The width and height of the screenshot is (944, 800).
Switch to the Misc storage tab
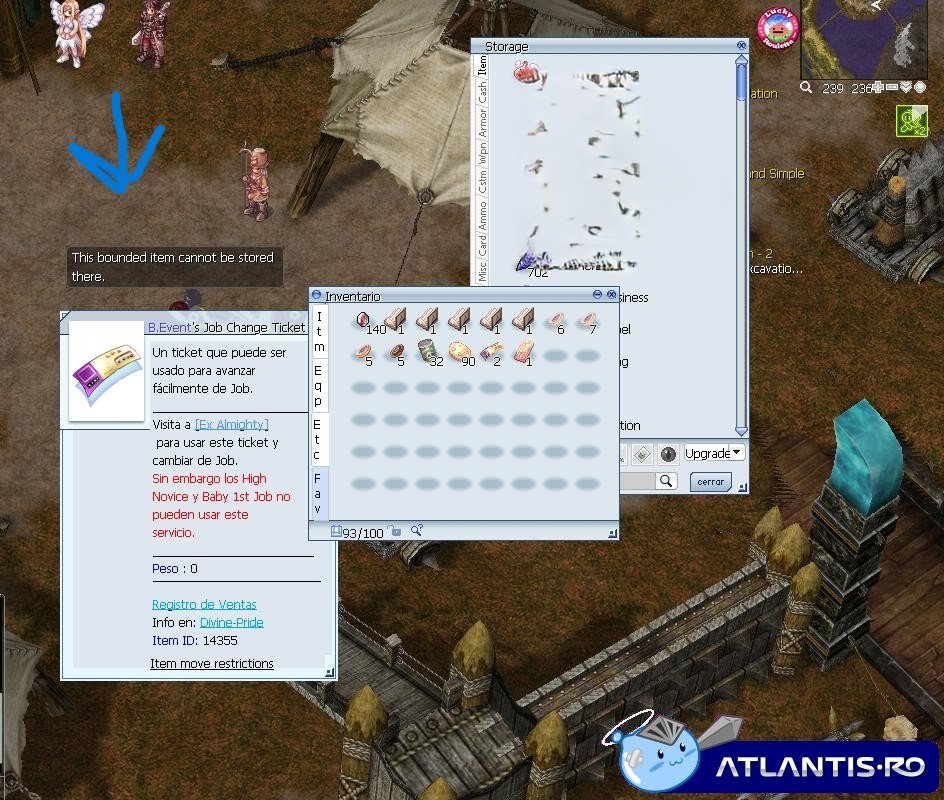[483, 271]
